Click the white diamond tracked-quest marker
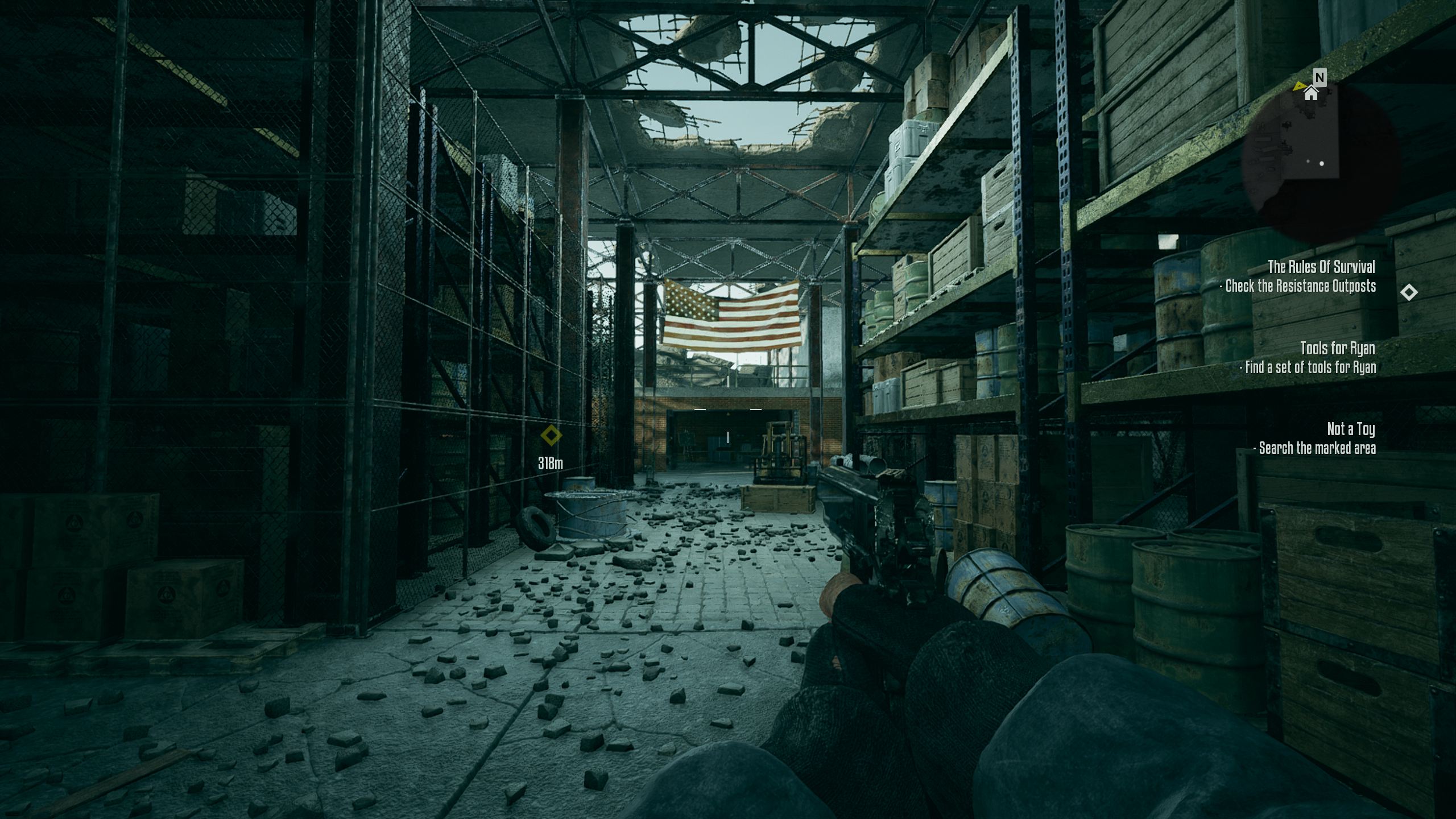The image size is (1456, 819). (x=1408, y=292)
